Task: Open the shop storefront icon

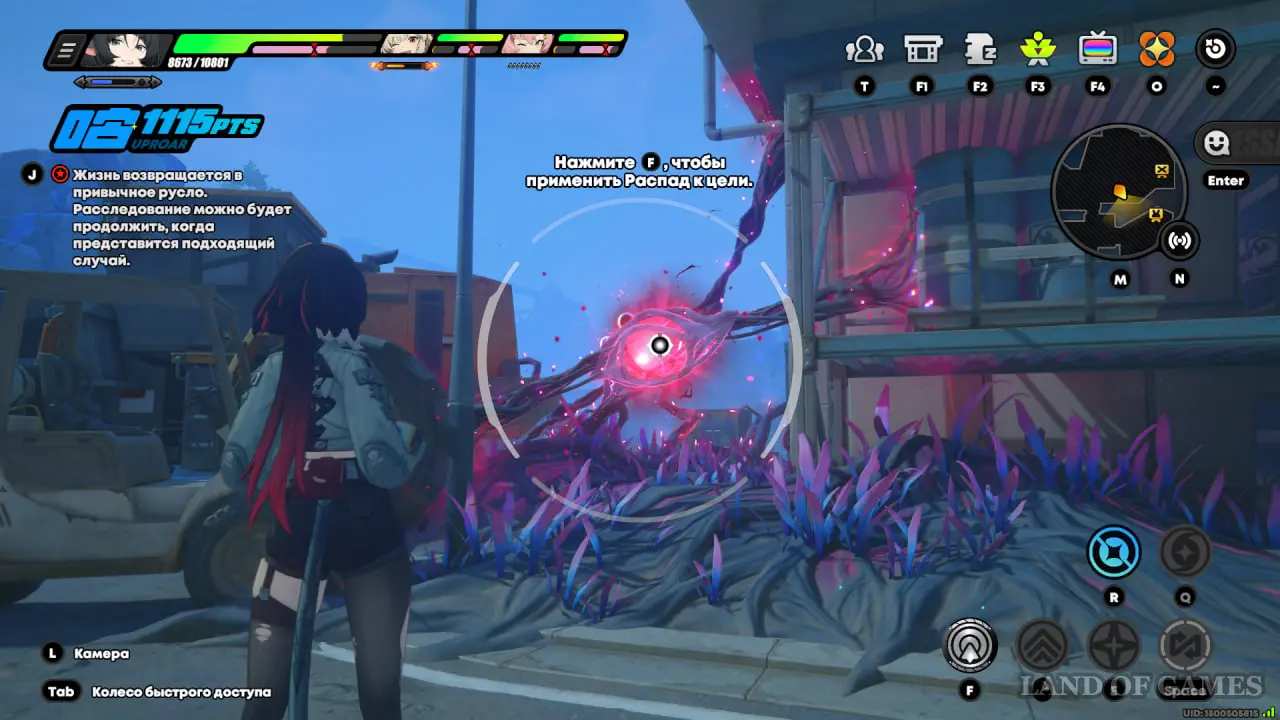Action: 922,49
